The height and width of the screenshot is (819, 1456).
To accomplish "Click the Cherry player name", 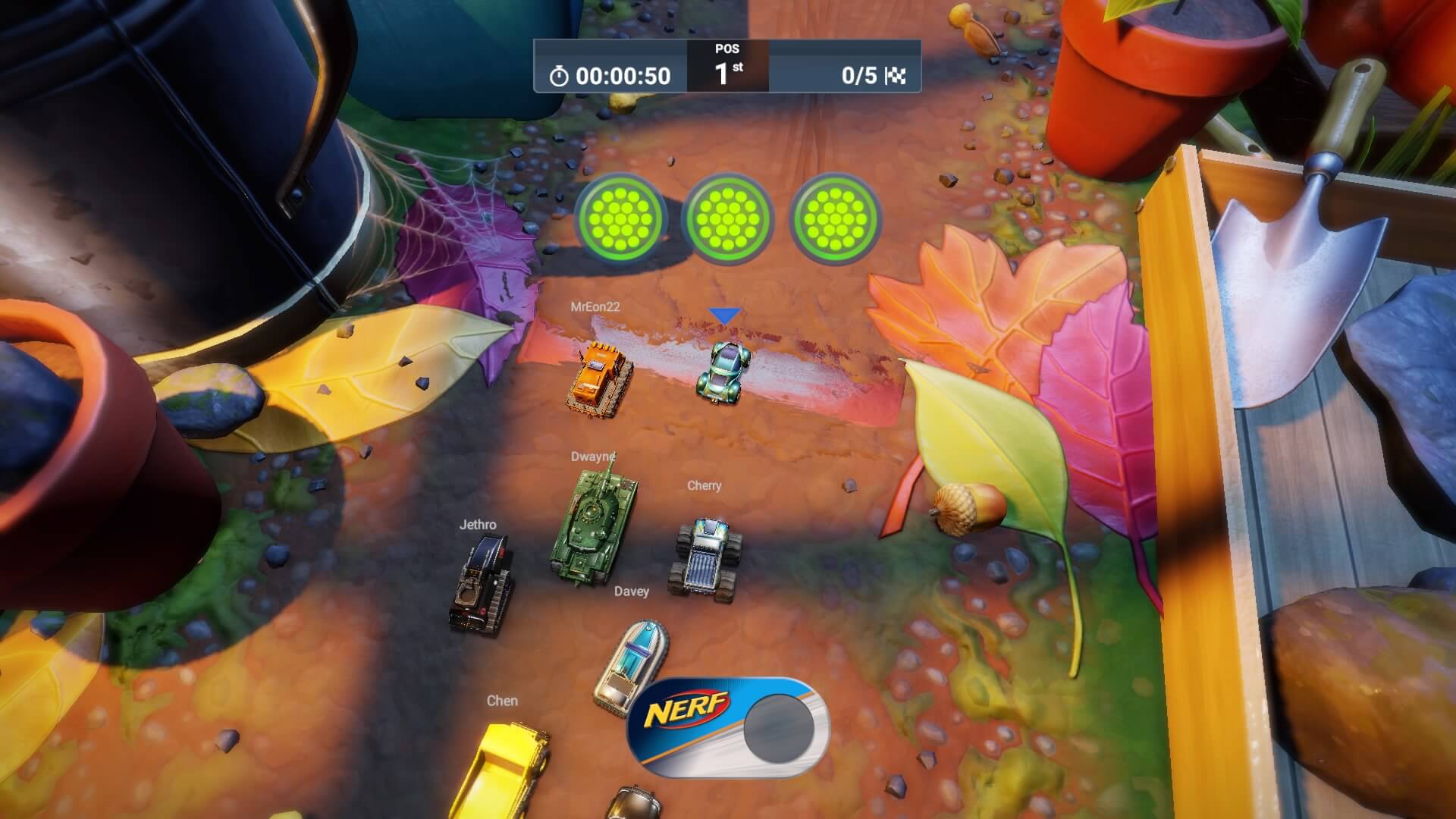I will (x=704, y=486).
